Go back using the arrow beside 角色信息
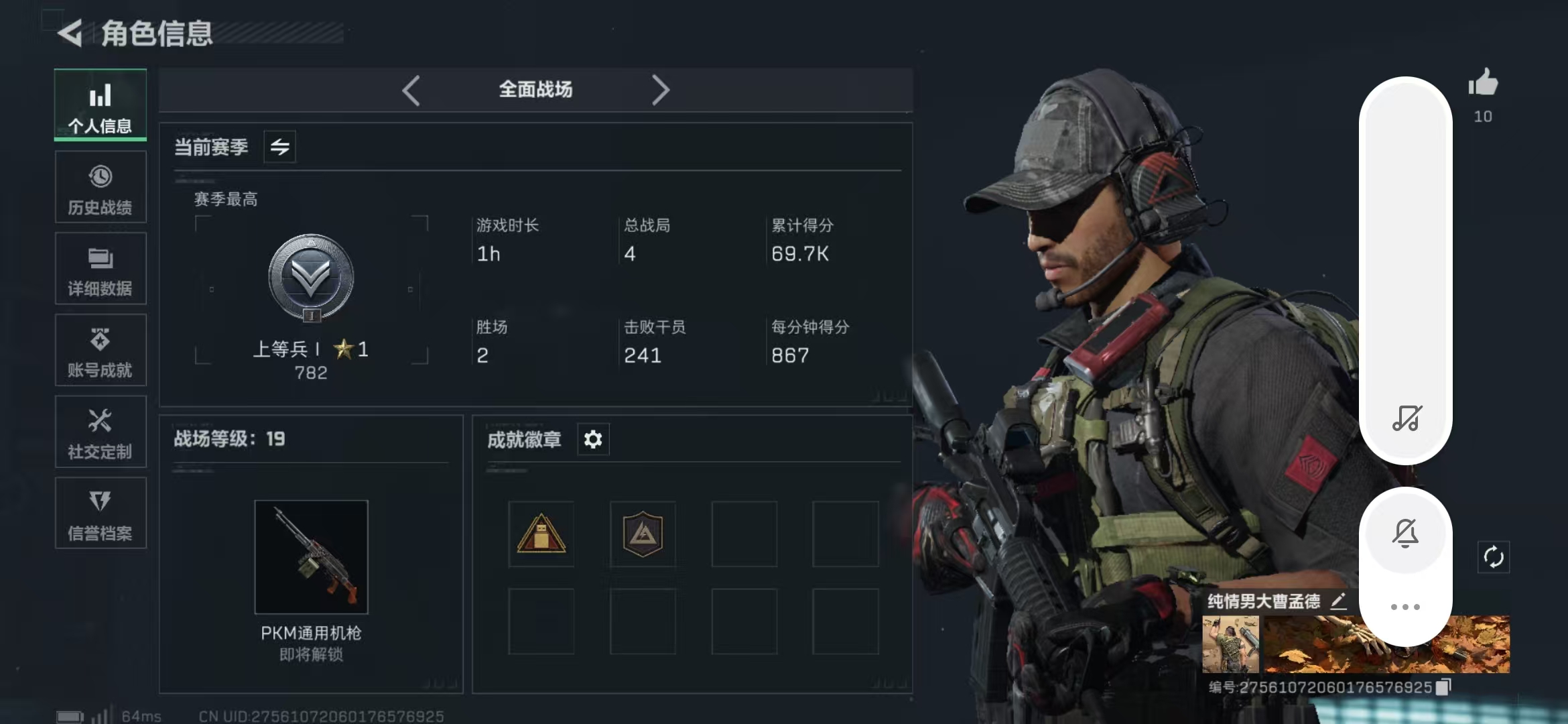This screenshot has height=724, width=1568. click(x=70, y=33)
